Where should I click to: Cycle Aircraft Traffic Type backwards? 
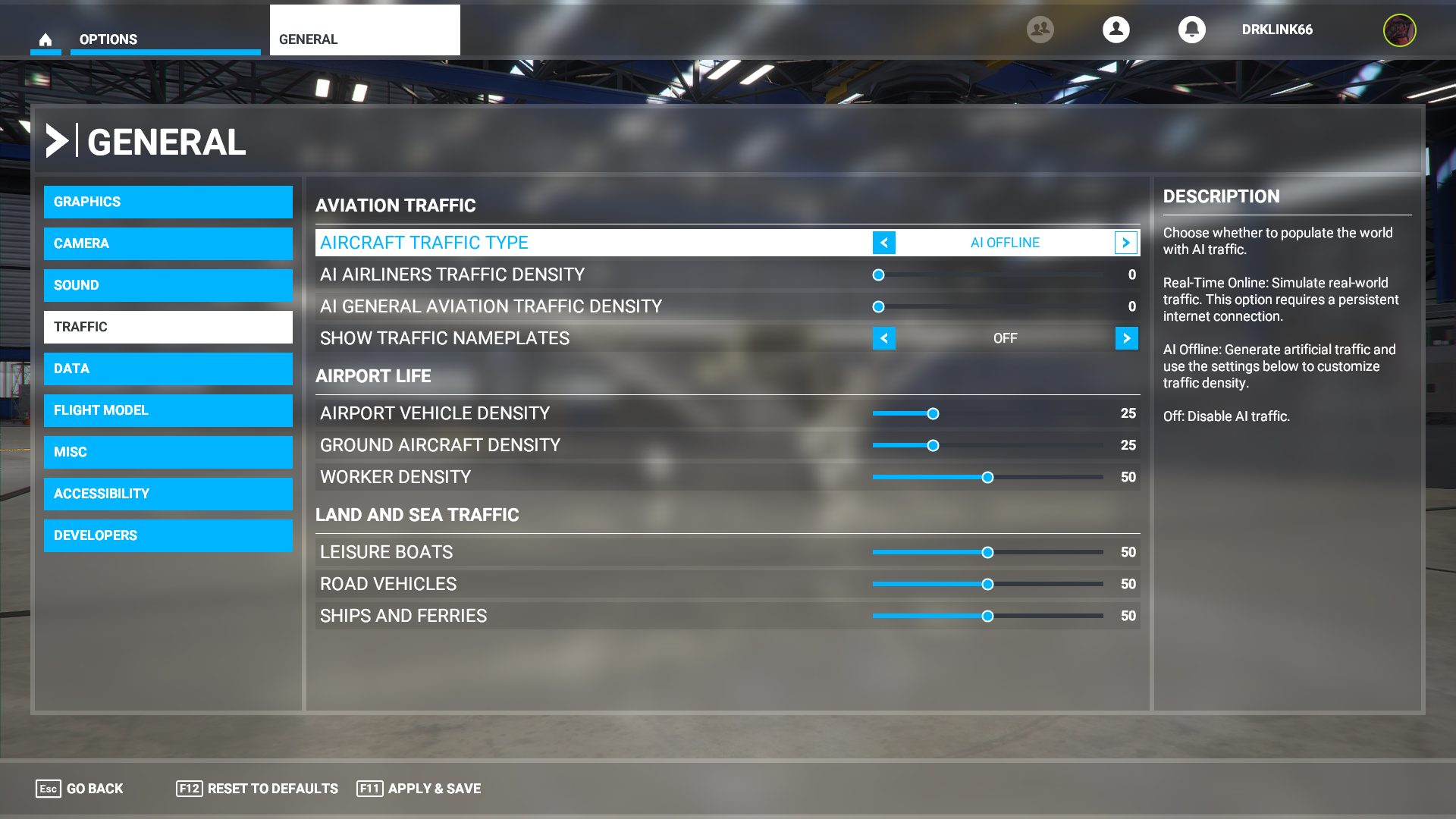point(884,243)
